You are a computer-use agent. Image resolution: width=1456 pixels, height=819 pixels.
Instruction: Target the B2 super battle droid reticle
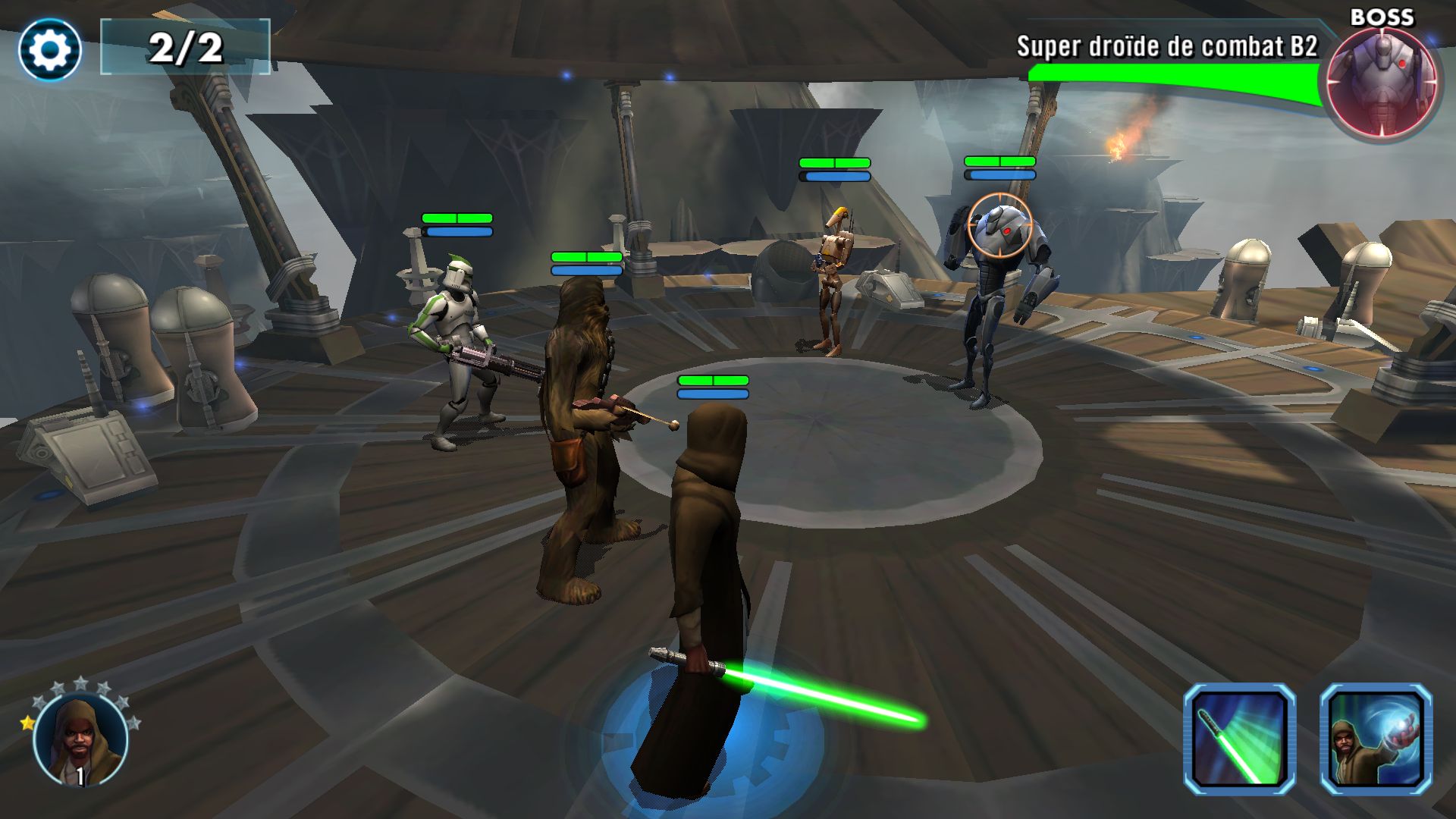pos(1000,224)
